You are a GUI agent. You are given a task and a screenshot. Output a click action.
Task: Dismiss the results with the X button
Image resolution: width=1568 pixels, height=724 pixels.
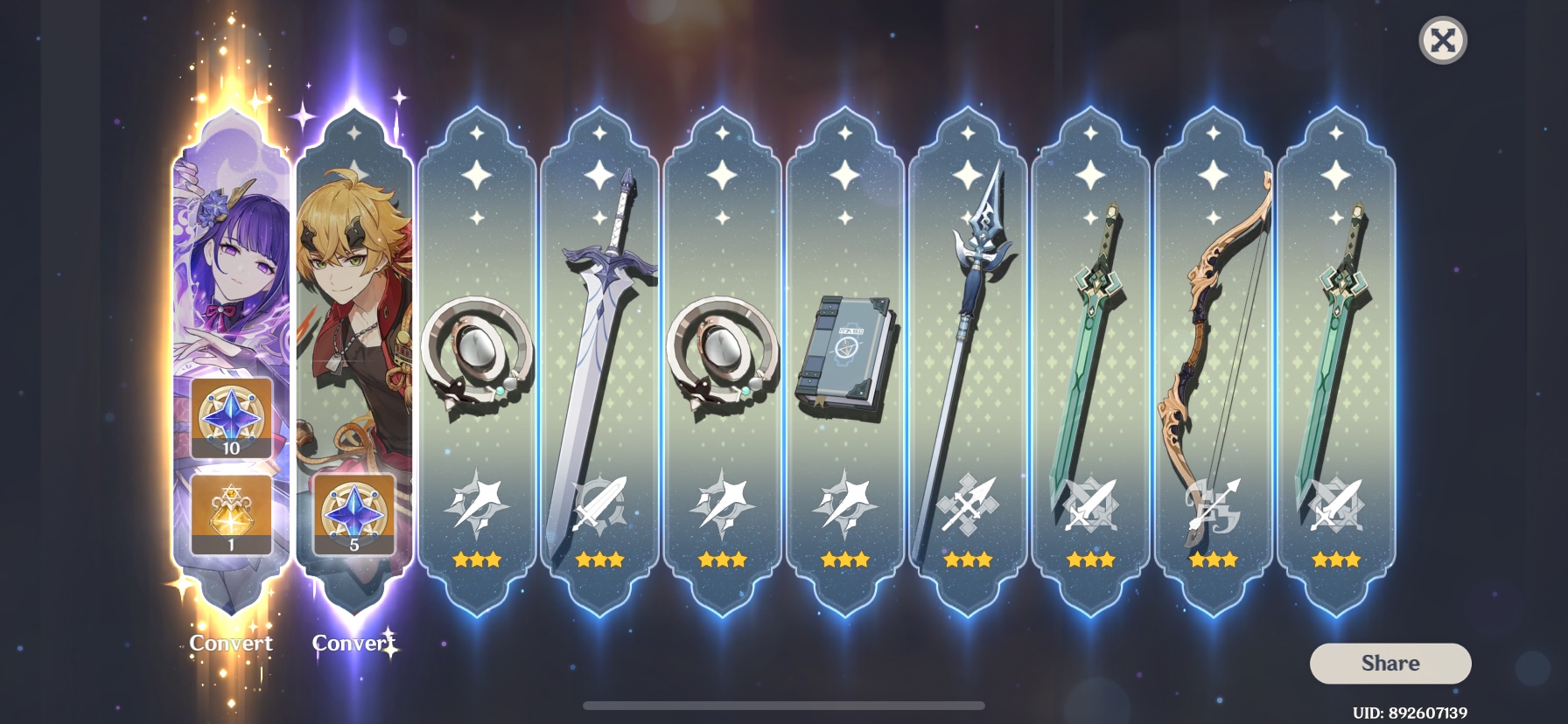pos(1444,41)
